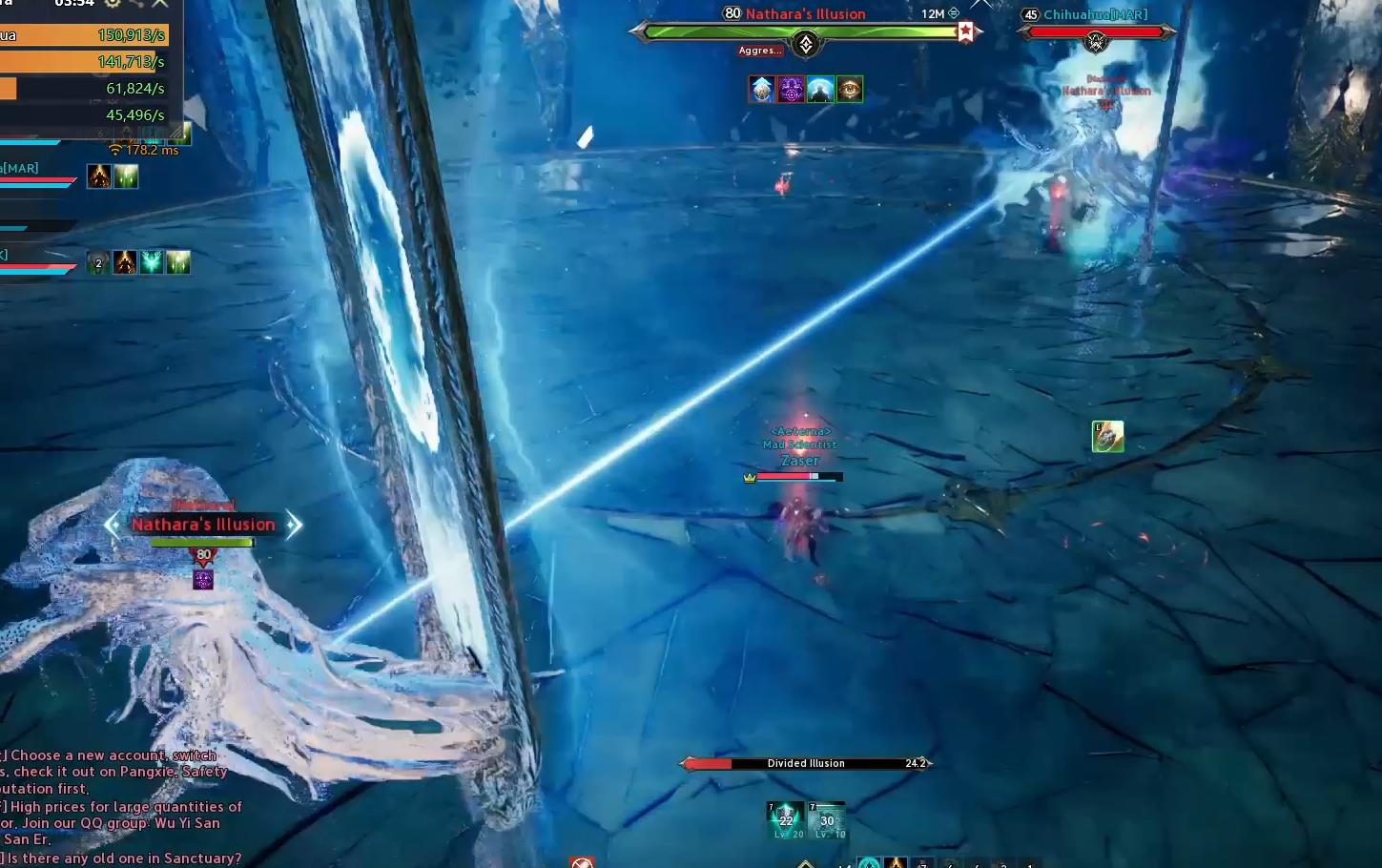
Task: Inspect the glowing silhouette buff icon
Action: 820,90
